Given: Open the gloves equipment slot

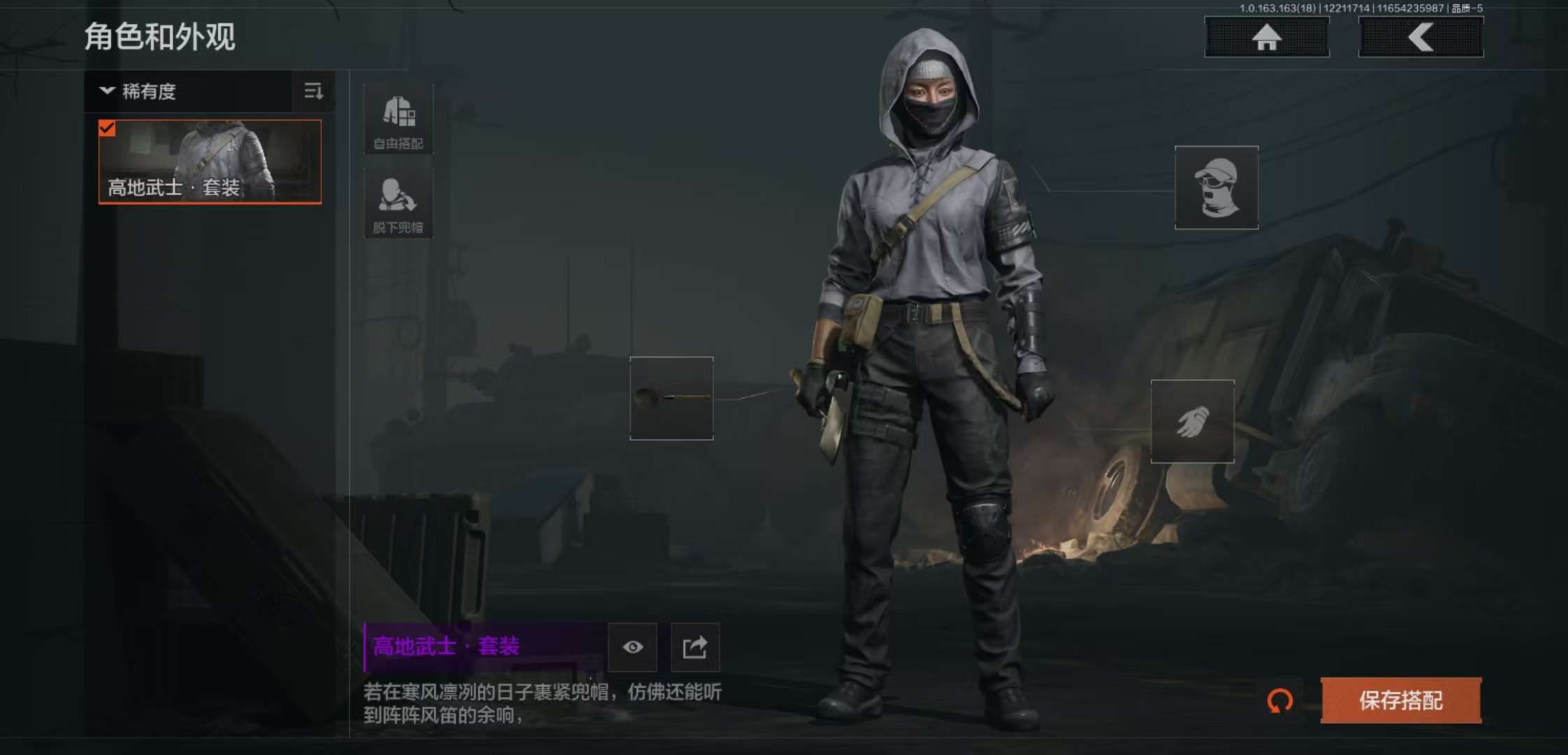Looking at the screenshot, I should point(1192,422).
